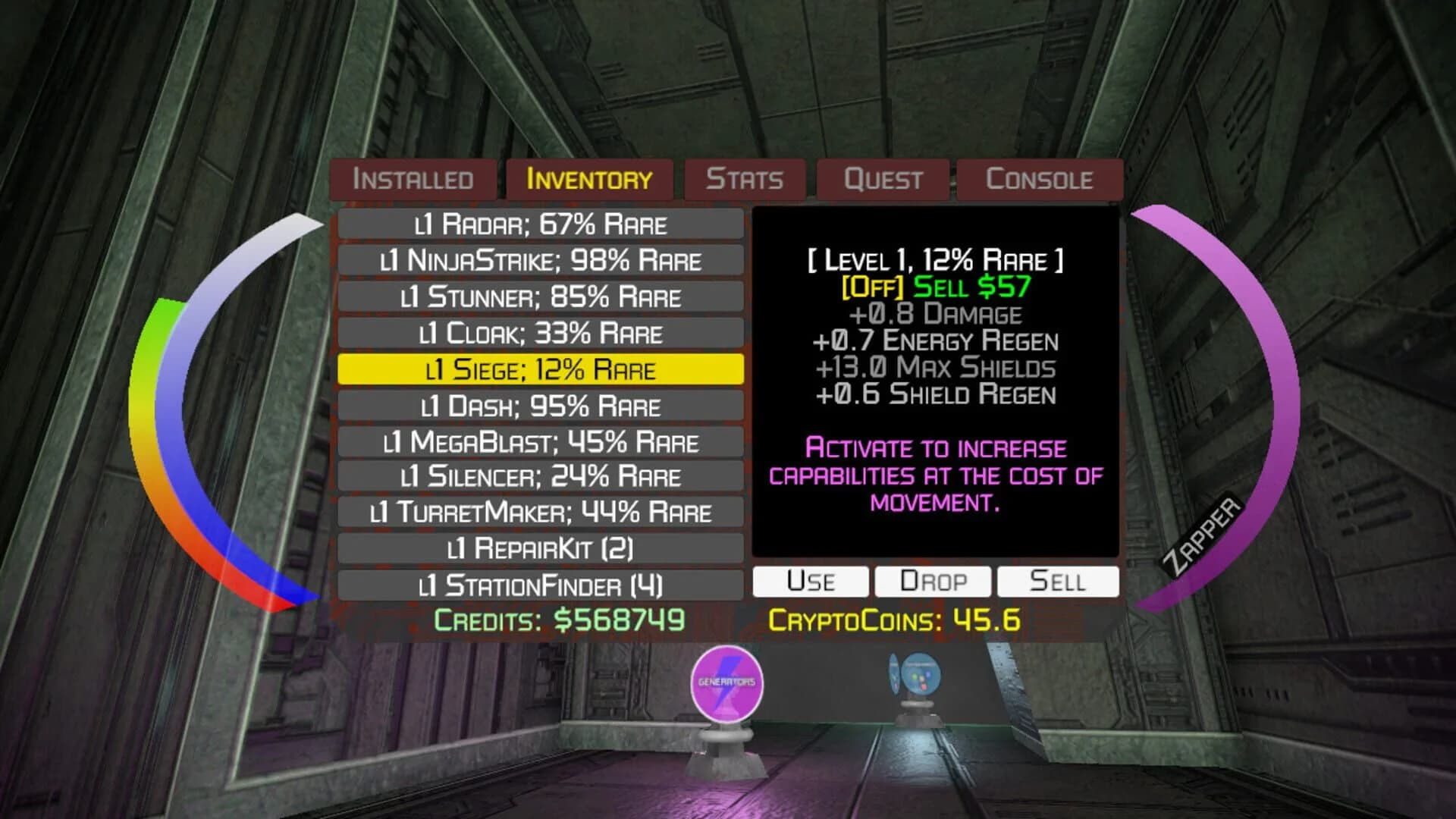The width and height of the screenshot is (1456, 819).
Task: Click the Sell button
Action: [1058, 580]
